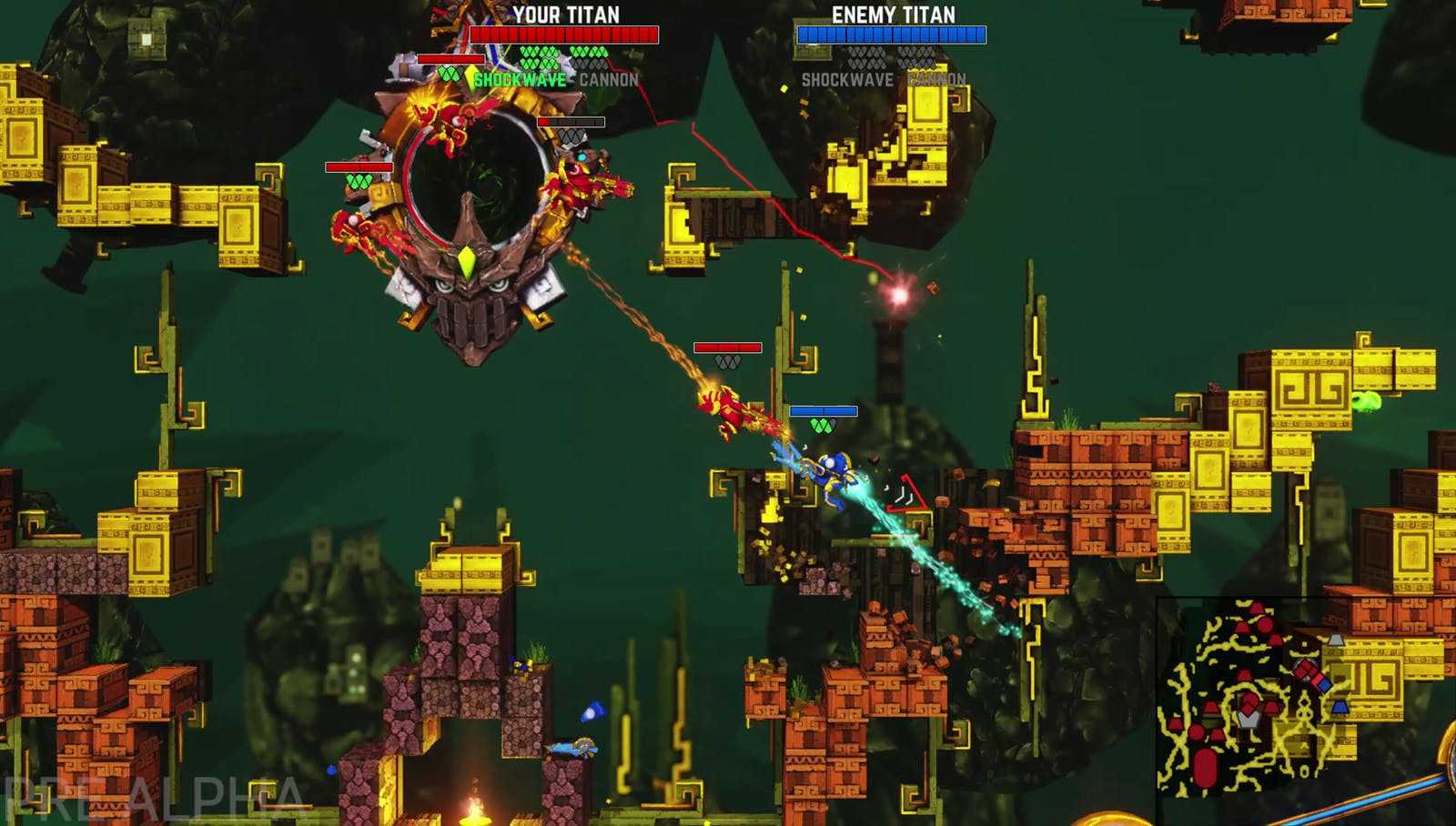Select your titan's Cannon ability label
Image resolution: width=1456 pixels, height=826 pixels.
[x=609, y=80]
